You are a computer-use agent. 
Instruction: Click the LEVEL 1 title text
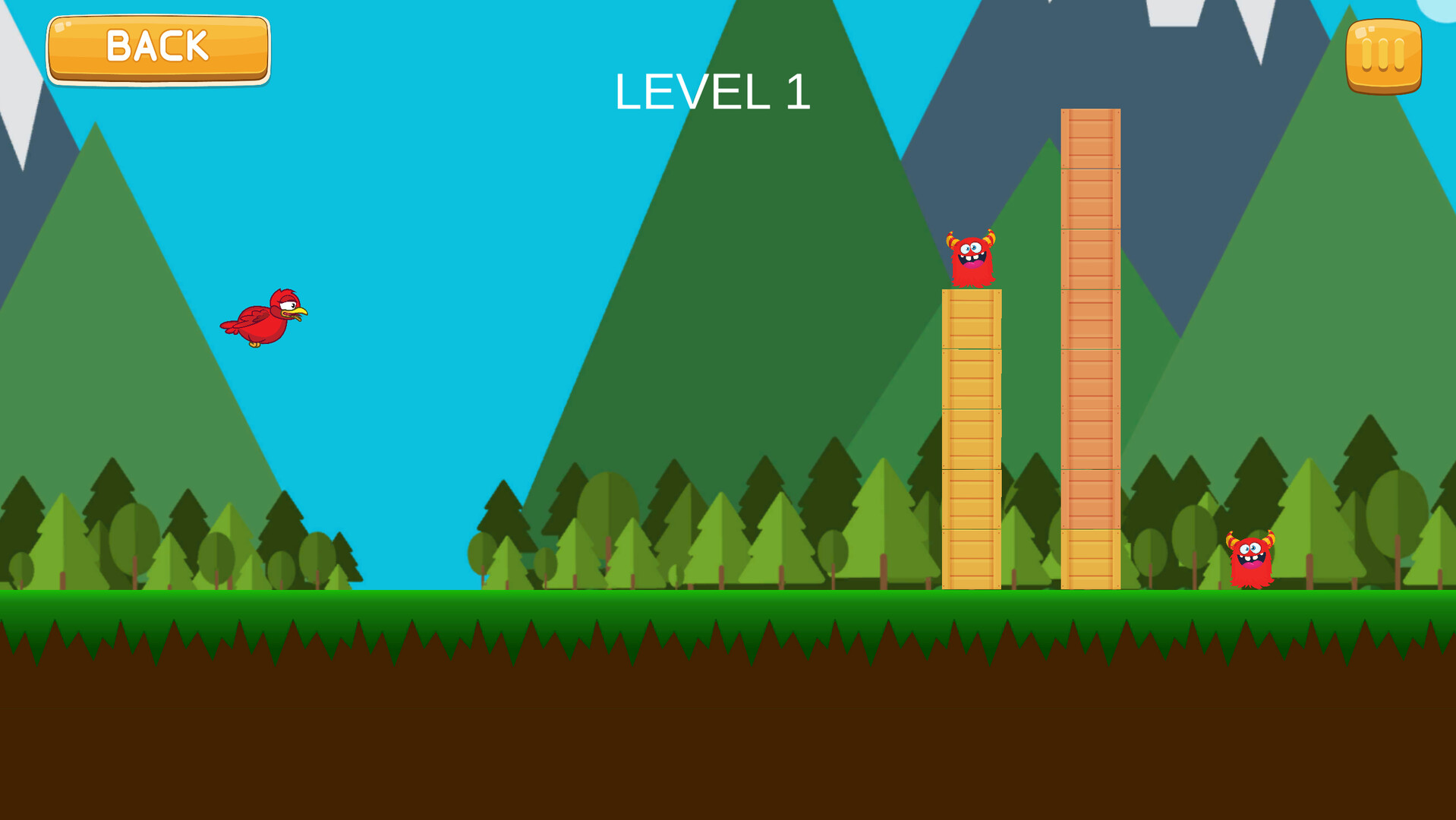[x=714, y=93]
